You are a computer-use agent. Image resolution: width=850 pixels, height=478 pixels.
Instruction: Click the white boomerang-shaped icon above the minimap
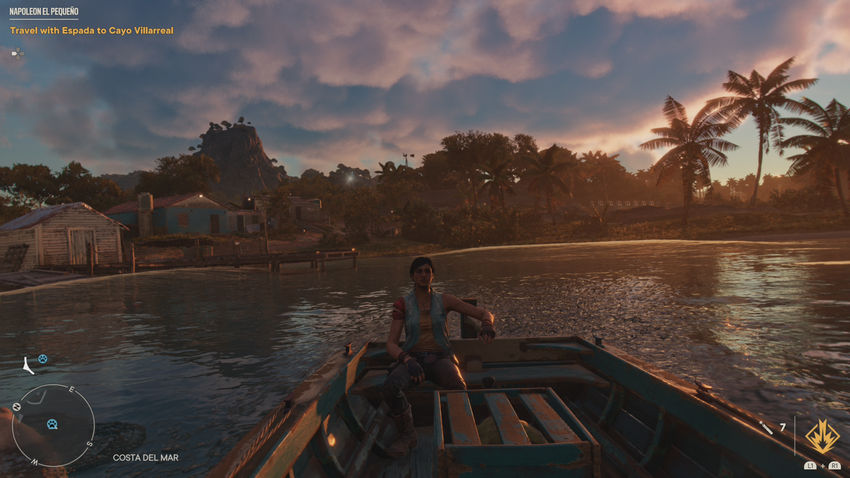(x=26, y=366)
